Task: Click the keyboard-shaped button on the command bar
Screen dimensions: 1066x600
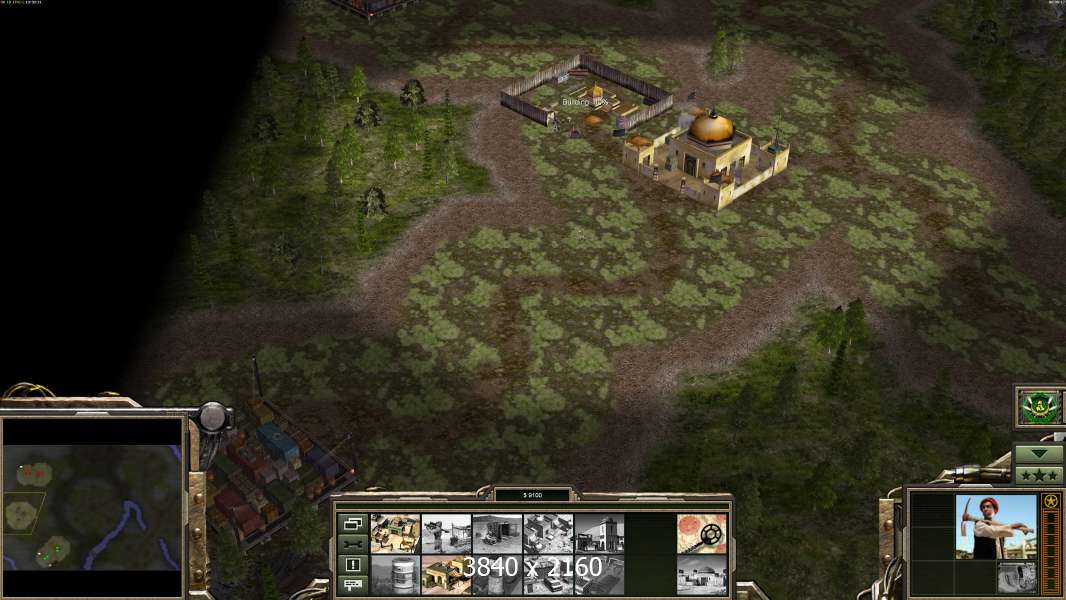Action: tap(352, 583)
